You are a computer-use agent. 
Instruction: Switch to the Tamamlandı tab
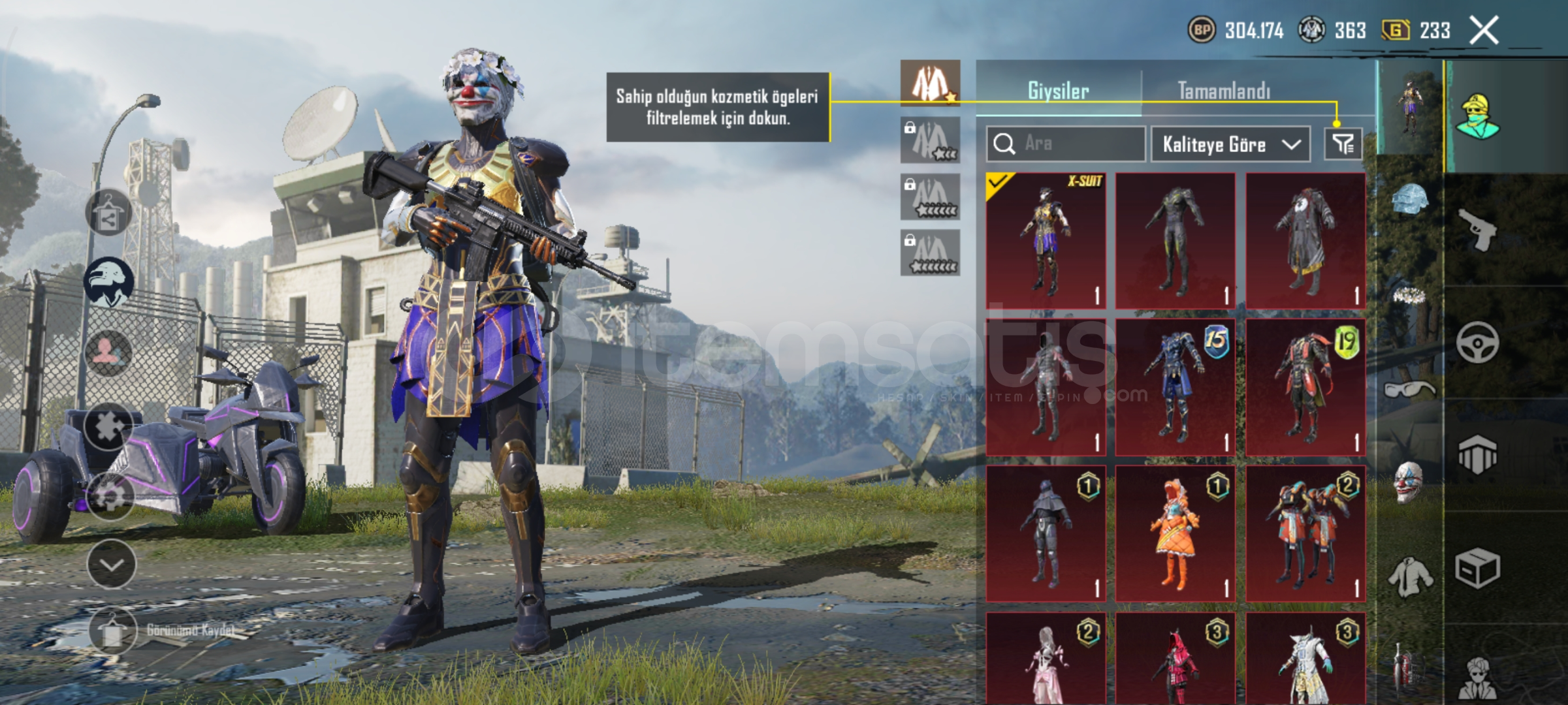click(x=1224, y=90)
